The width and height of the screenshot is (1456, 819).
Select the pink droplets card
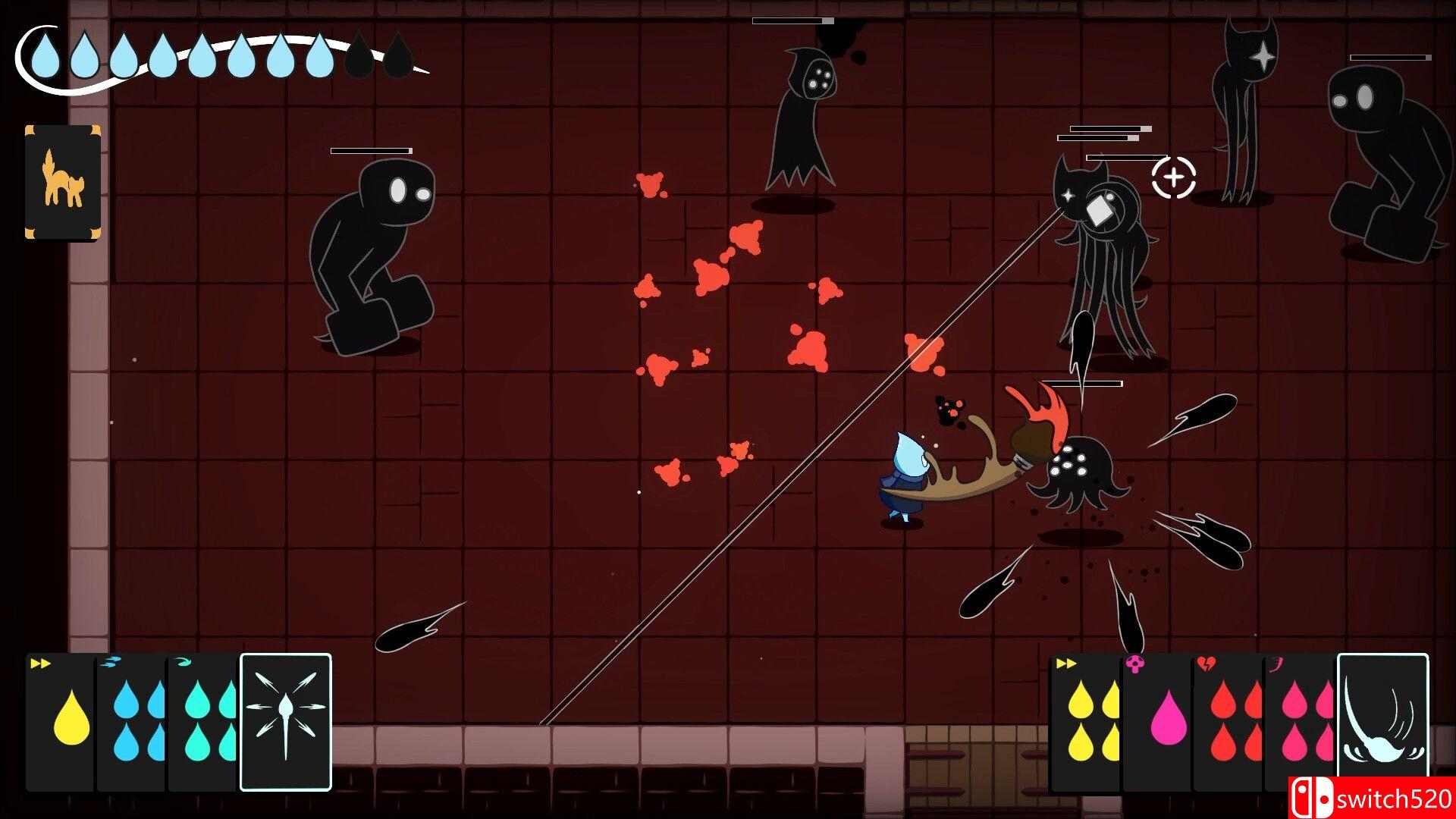point(1300,720)
